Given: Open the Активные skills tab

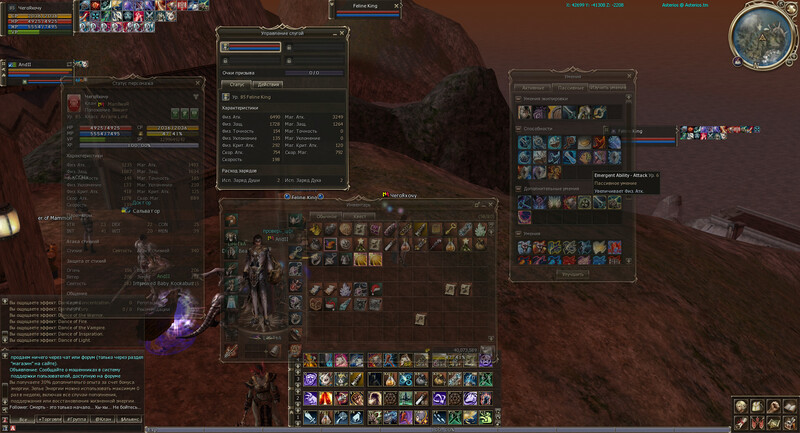Looking at the screenshot, I should coord(535,87).
